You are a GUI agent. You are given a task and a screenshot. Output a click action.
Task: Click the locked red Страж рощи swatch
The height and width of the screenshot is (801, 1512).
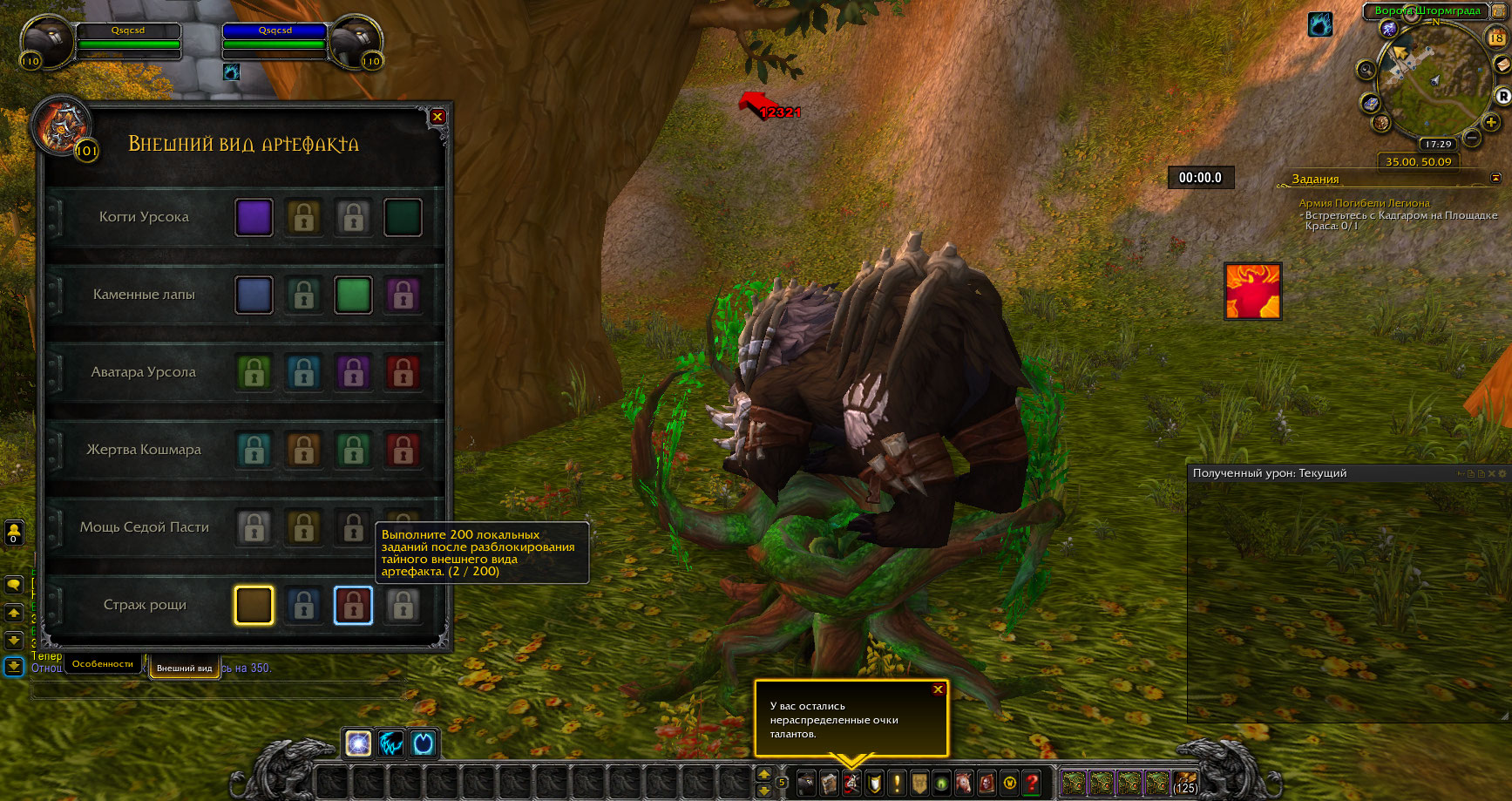353,606
